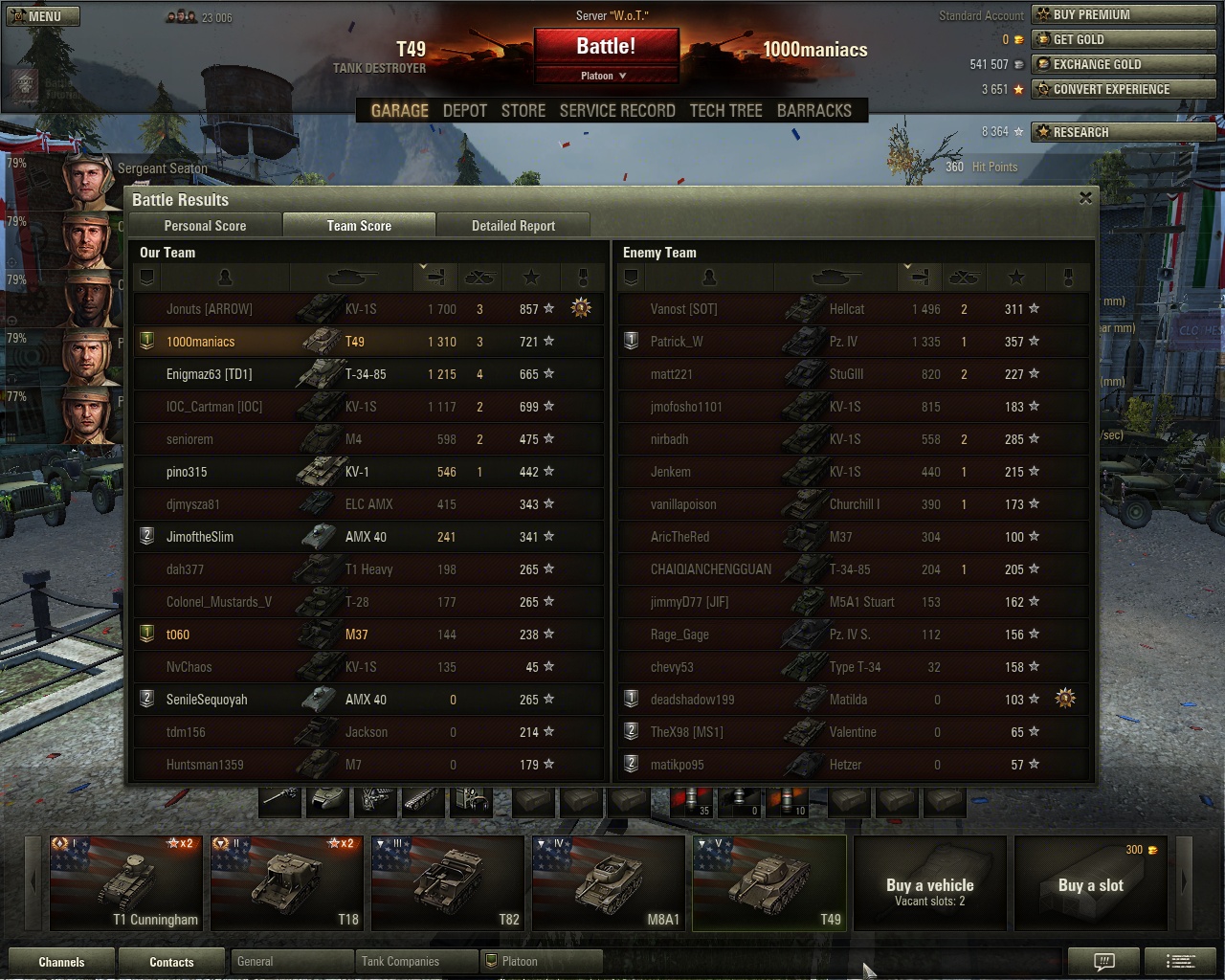
Task: Open the Depot section
Action: (465, 111)
